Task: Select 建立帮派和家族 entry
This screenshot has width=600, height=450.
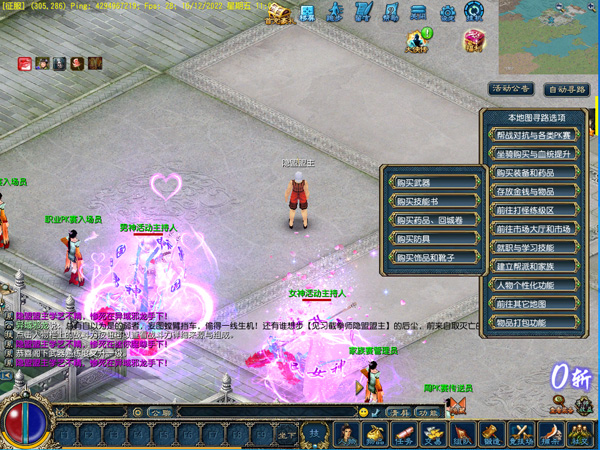Action: coord(535,267)
